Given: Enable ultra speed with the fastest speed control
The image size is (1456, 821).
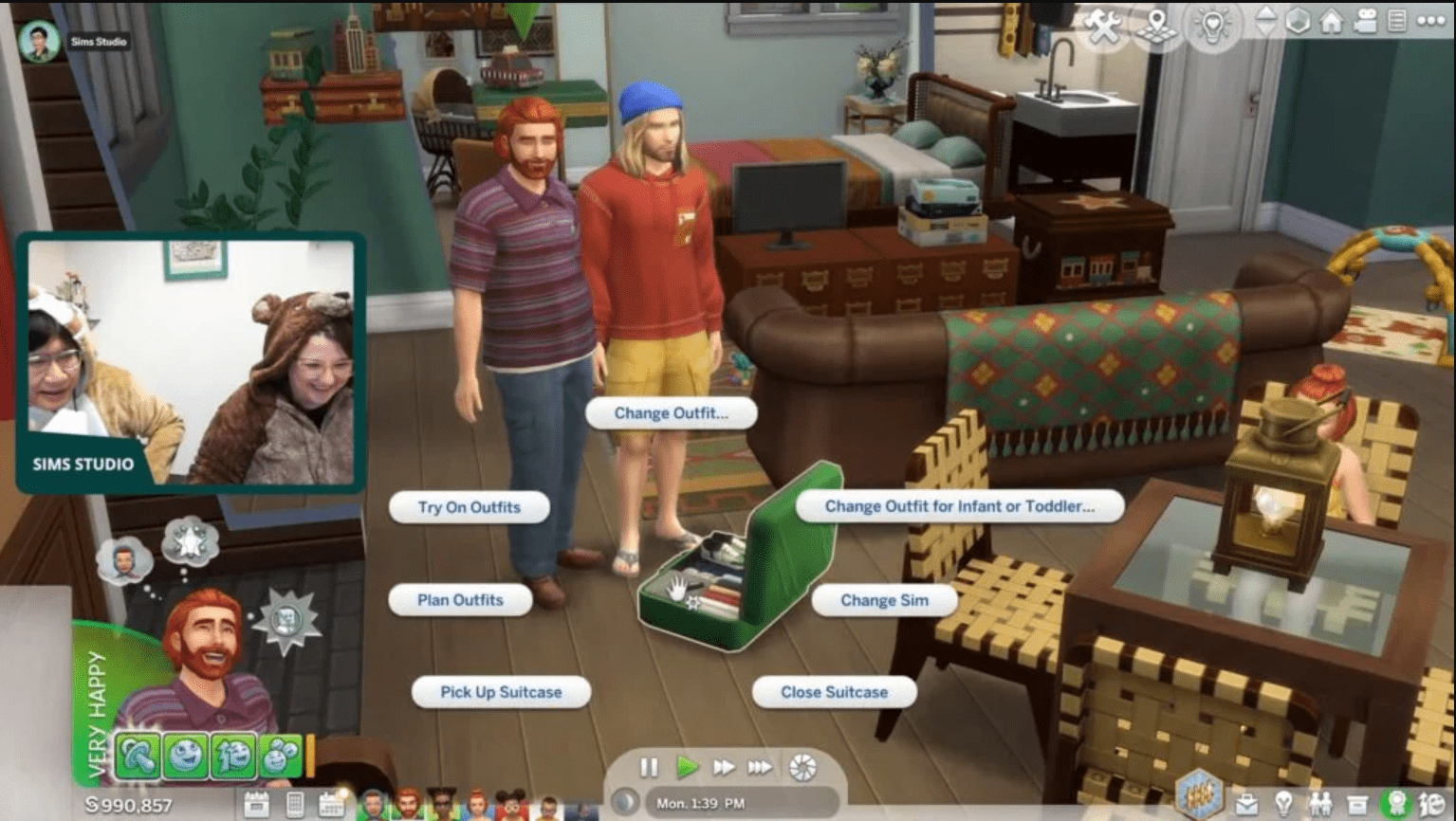Looking at the screenshot, I should click(760, 768).
